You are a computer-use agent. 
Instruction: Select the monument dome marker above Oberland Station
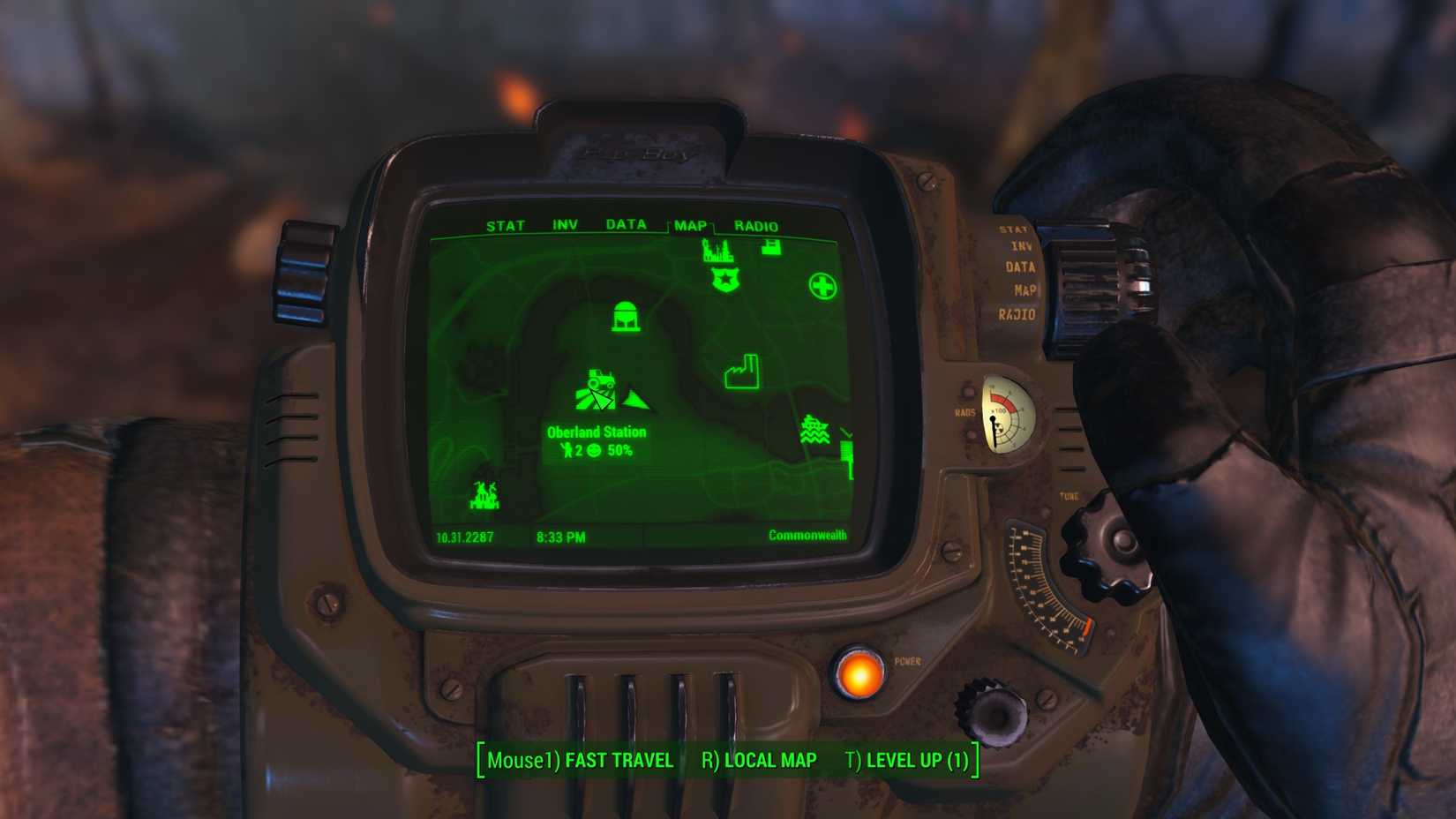pos(626,318)
